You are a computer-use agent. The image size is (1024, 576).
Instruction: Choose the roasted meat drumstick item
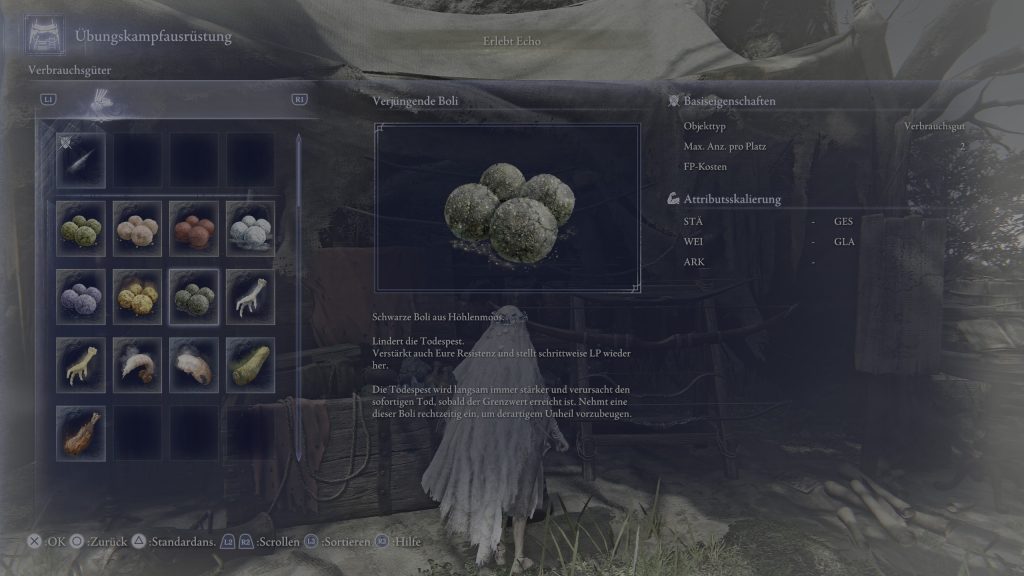click(81, 431)
